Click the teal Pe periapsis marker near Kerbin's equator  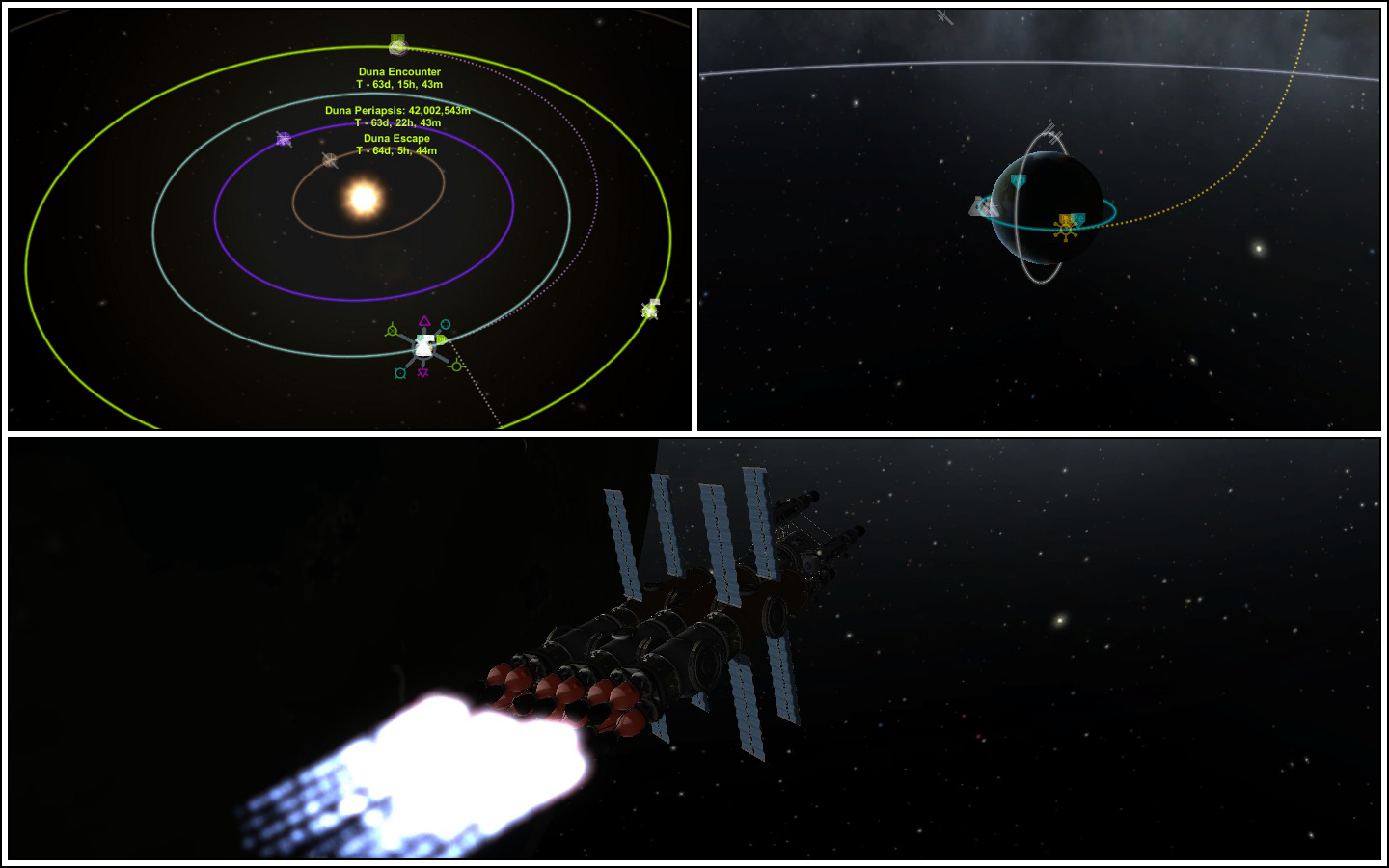pos(1078,218)
